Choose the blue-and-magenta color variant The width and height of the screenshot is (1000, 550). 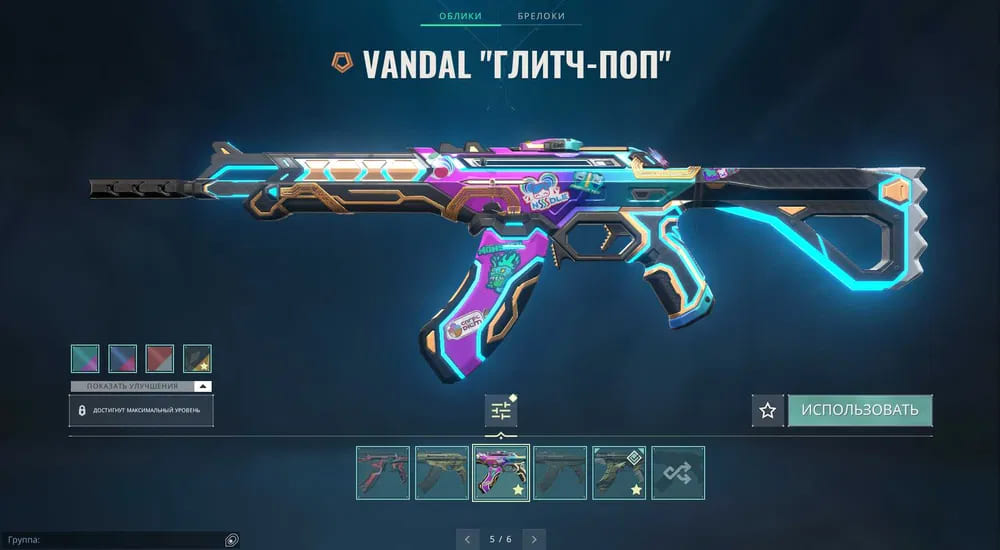(x=122, y=358)
